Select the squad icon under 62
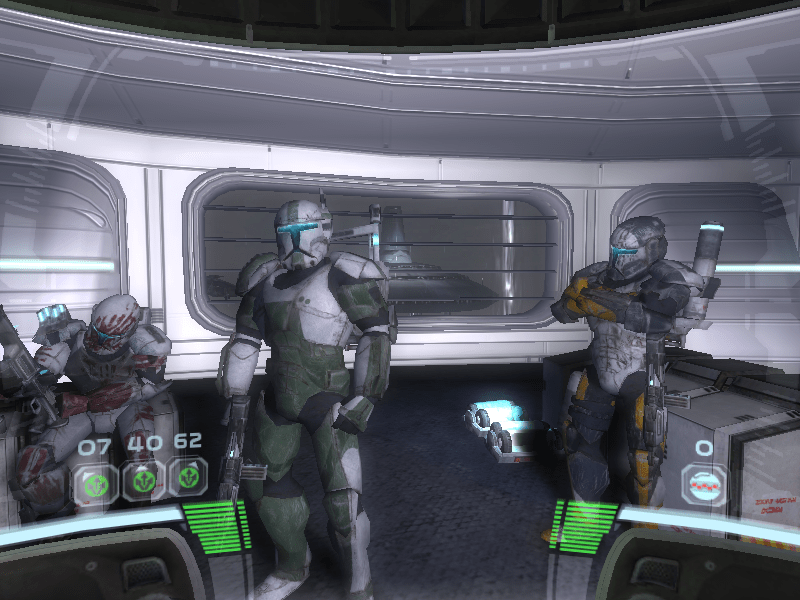 [187, 478]
